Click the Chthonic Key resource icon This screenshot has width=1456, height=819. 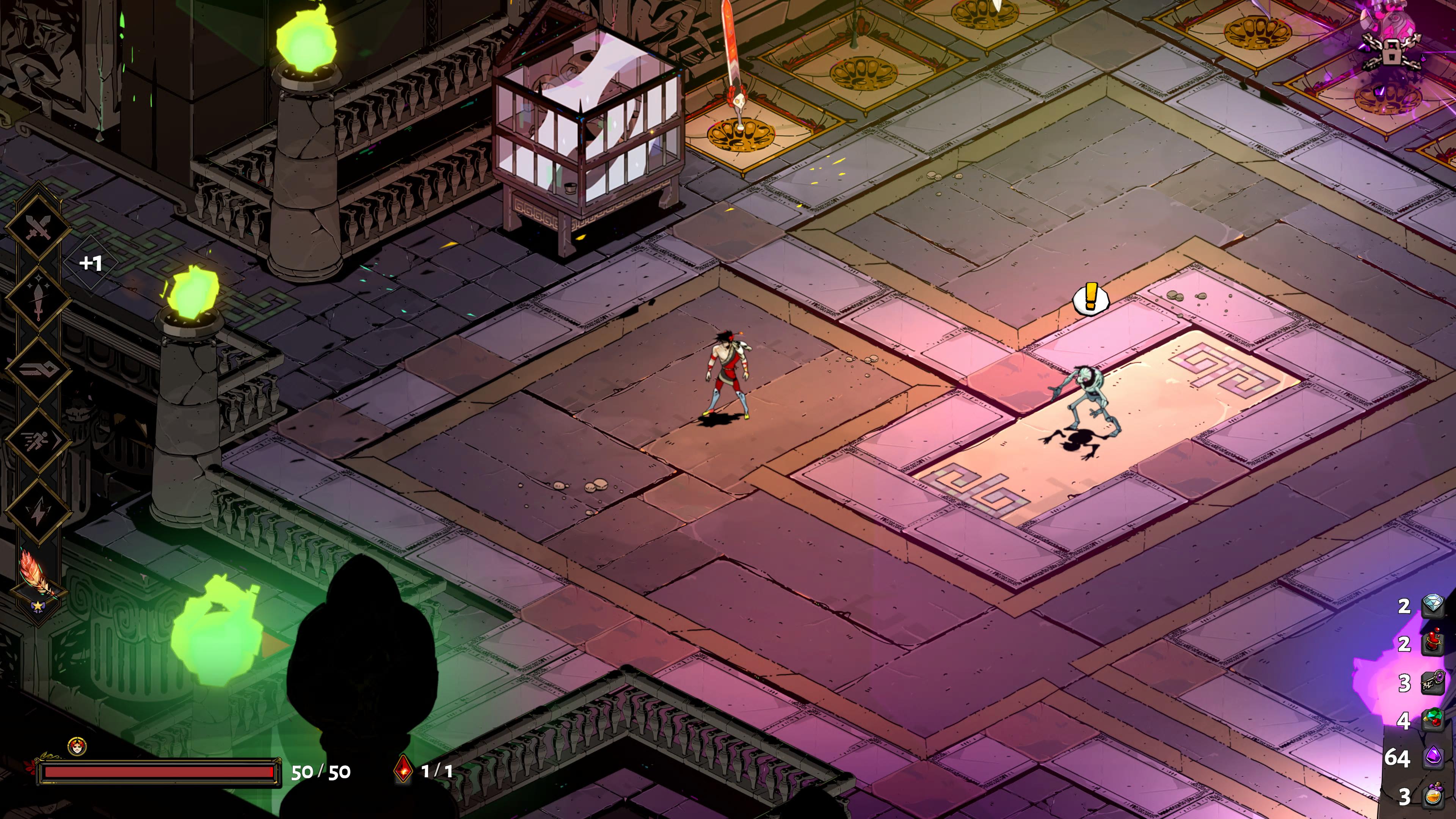[1433, 682]
